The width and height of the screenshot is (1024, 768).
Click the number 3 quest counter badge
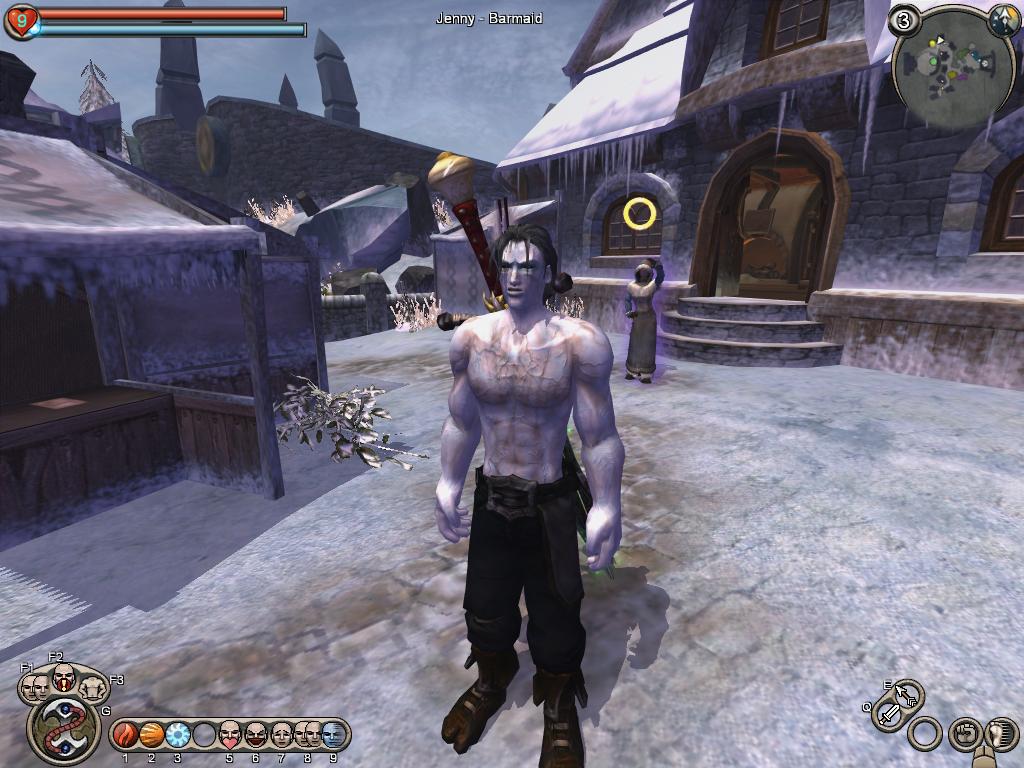point(905,20)
